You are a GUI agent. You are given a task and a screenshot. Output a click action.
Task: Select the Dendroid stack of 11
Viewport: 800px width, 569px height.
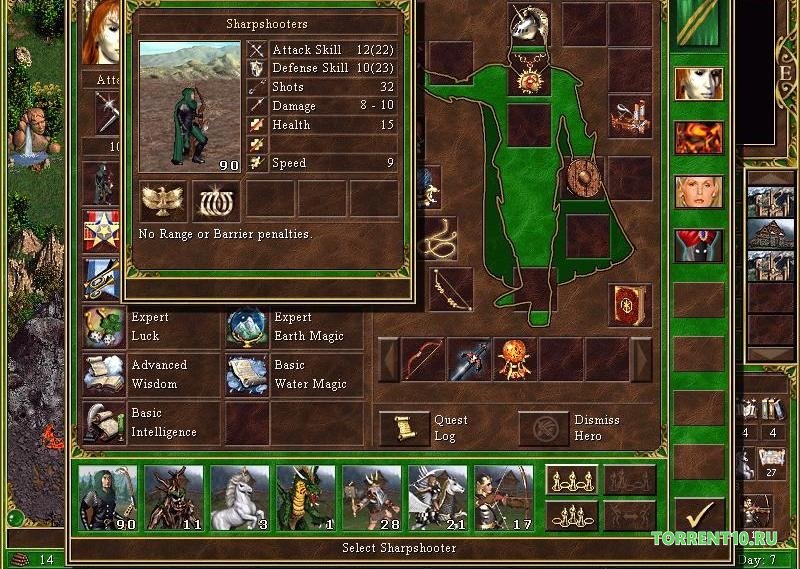click(x=173, y=497)
